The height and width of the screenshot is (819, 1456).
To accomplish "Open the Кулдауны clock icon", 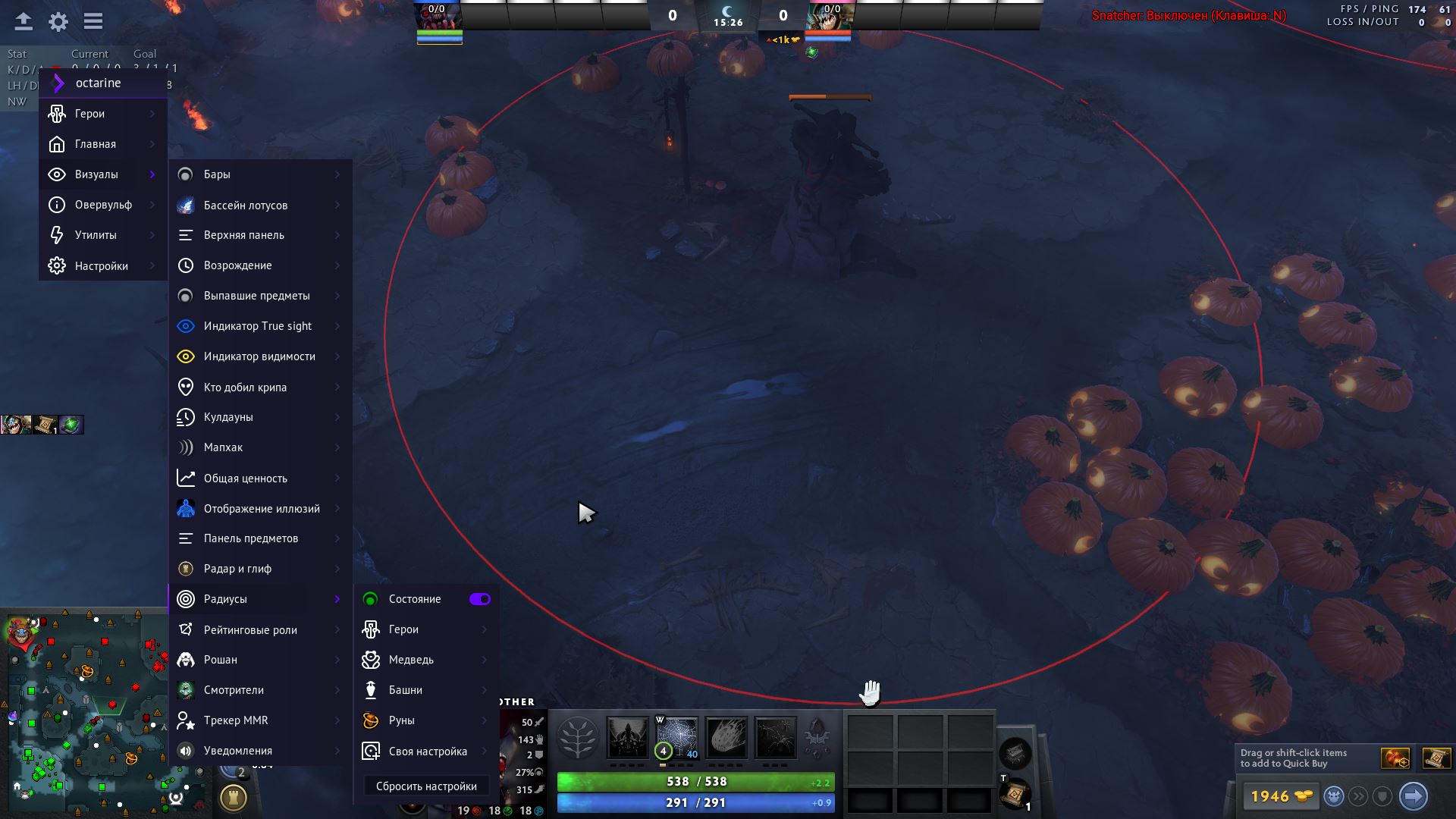I will coord(184,417).
